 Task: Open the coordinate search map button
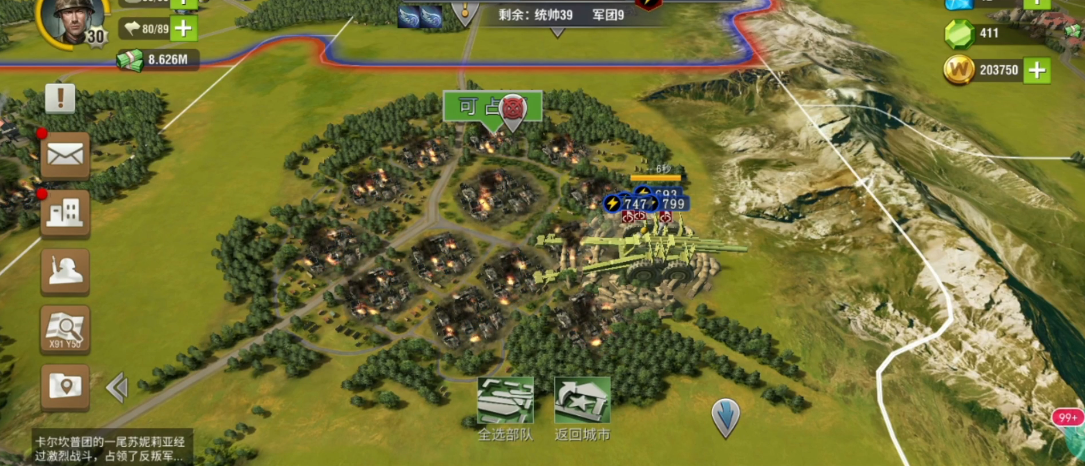coord(65,329)
